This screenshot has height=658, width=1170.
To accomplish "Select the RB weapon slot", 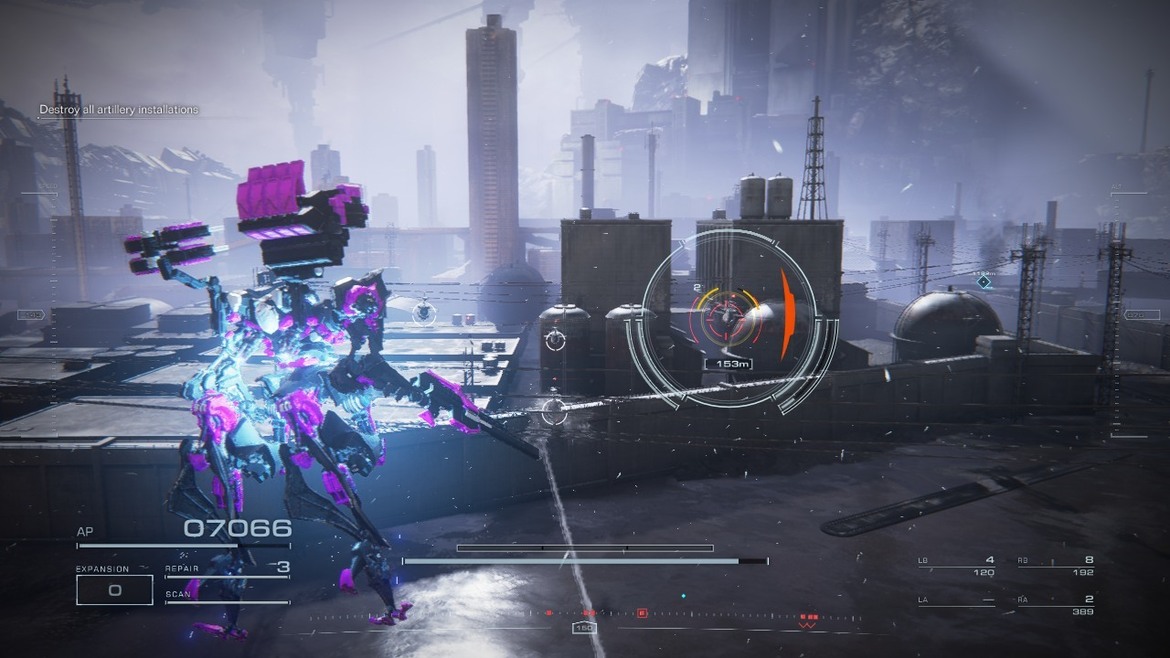I will coord(1055,566).
